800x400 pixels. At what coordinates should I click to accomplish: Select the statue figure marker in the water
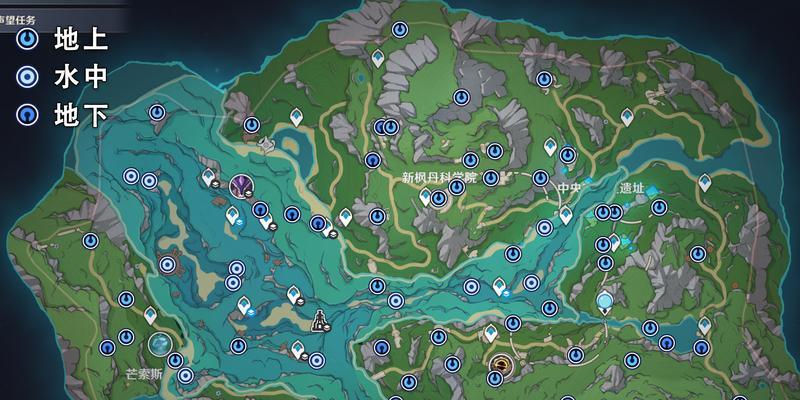pyautogui.click(x=318, y=321)
